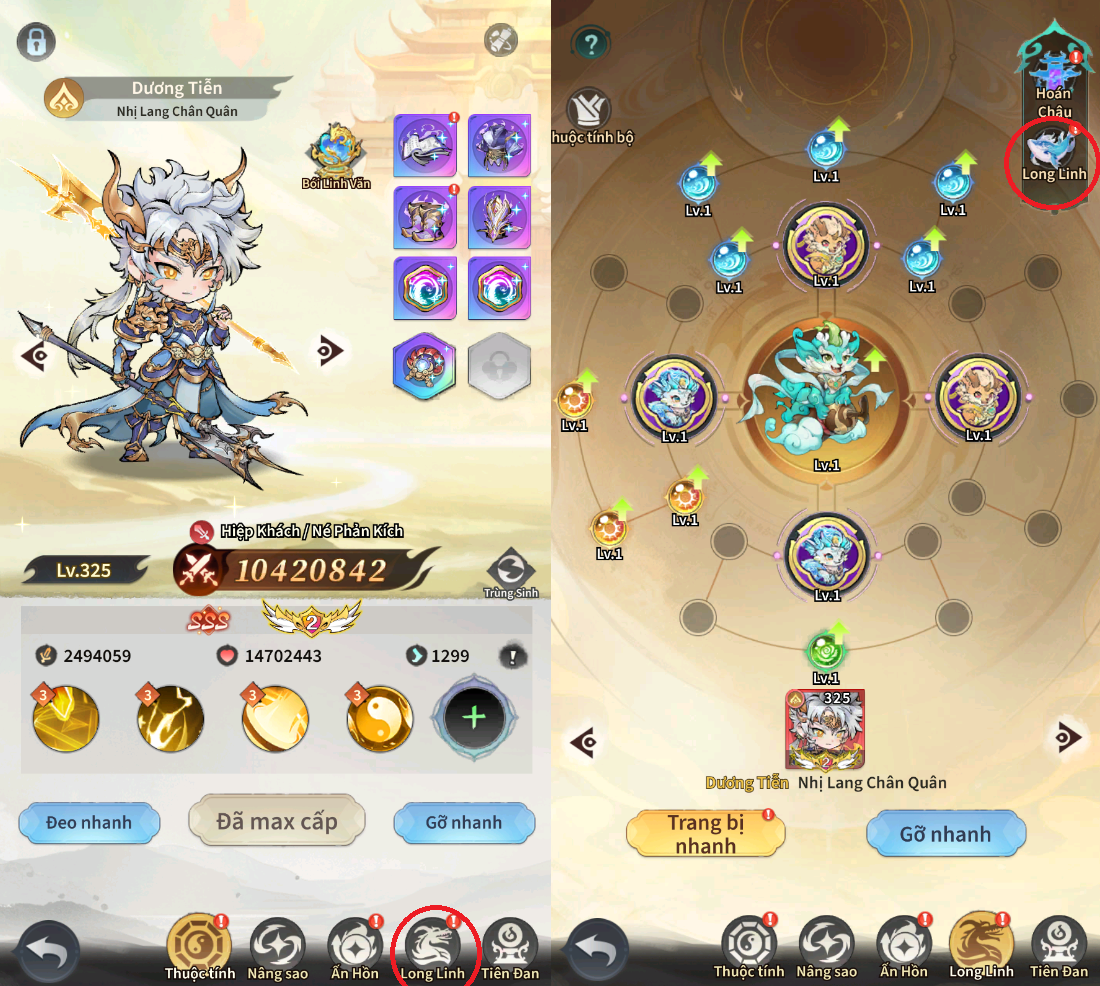Viewport: 1100px width, 986px height.
Task: Select the winged helmet equipment slot
Action: point(498,216)
